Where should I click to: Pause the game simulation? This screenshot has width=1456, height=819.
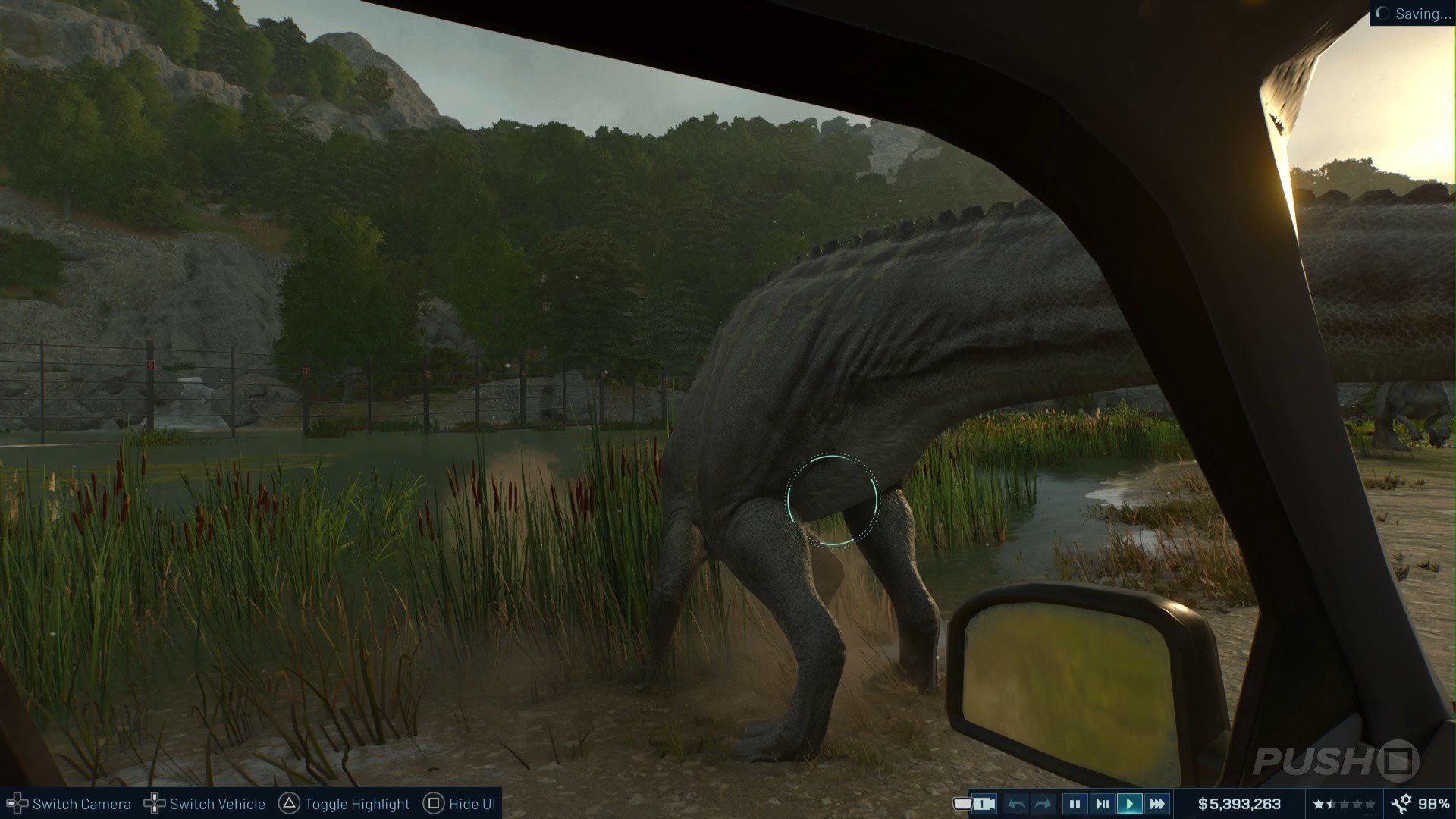point(1074,804)
